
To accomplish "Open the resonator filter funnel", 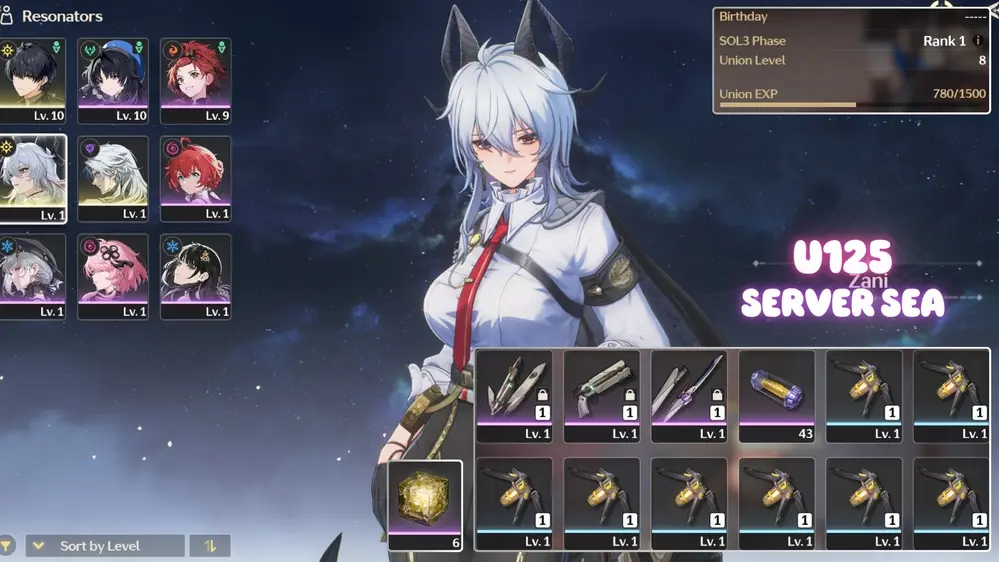I will point(7,546).
